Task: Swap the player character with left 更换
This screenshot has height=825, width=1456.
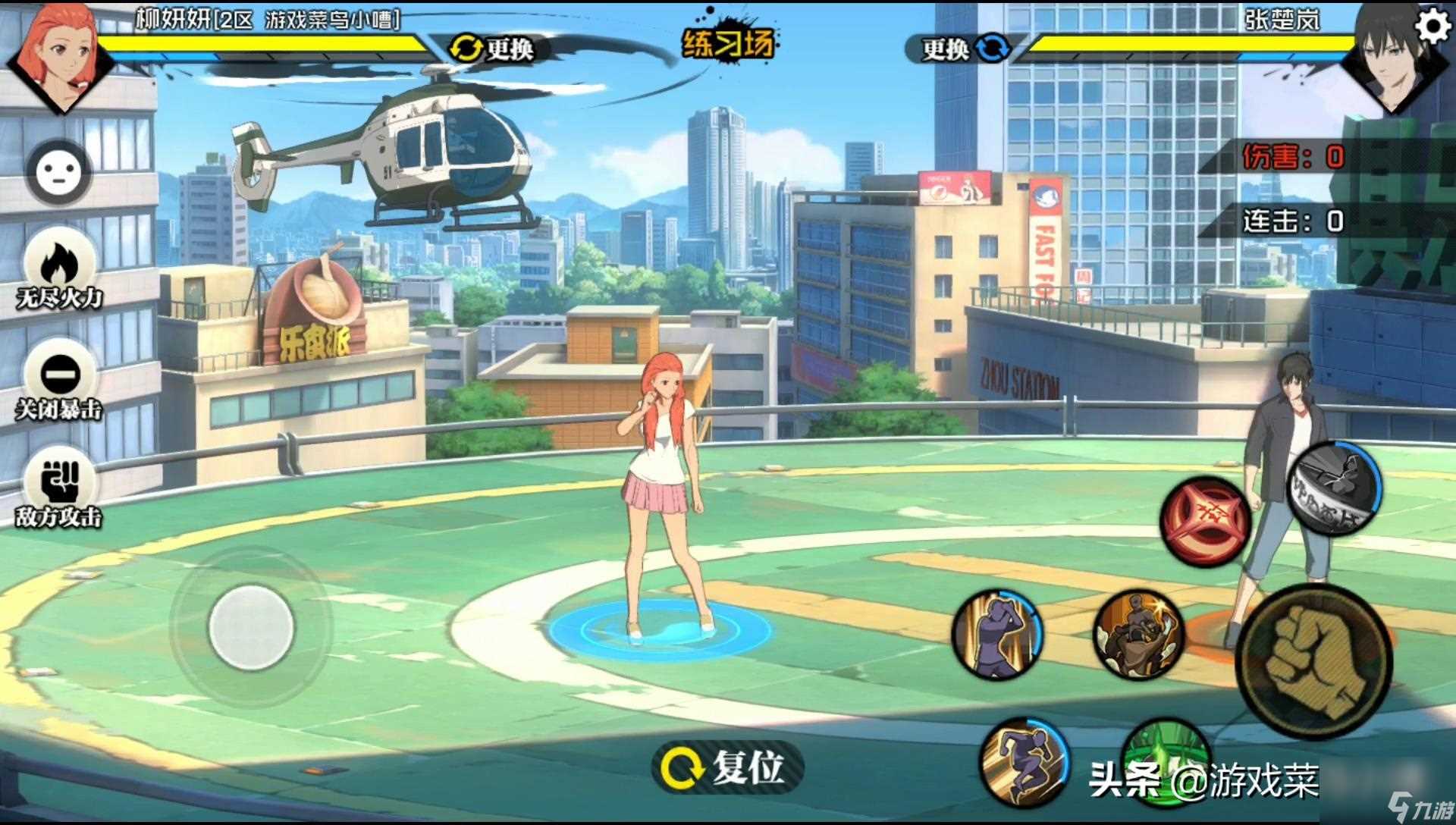Action: point(491,49)
